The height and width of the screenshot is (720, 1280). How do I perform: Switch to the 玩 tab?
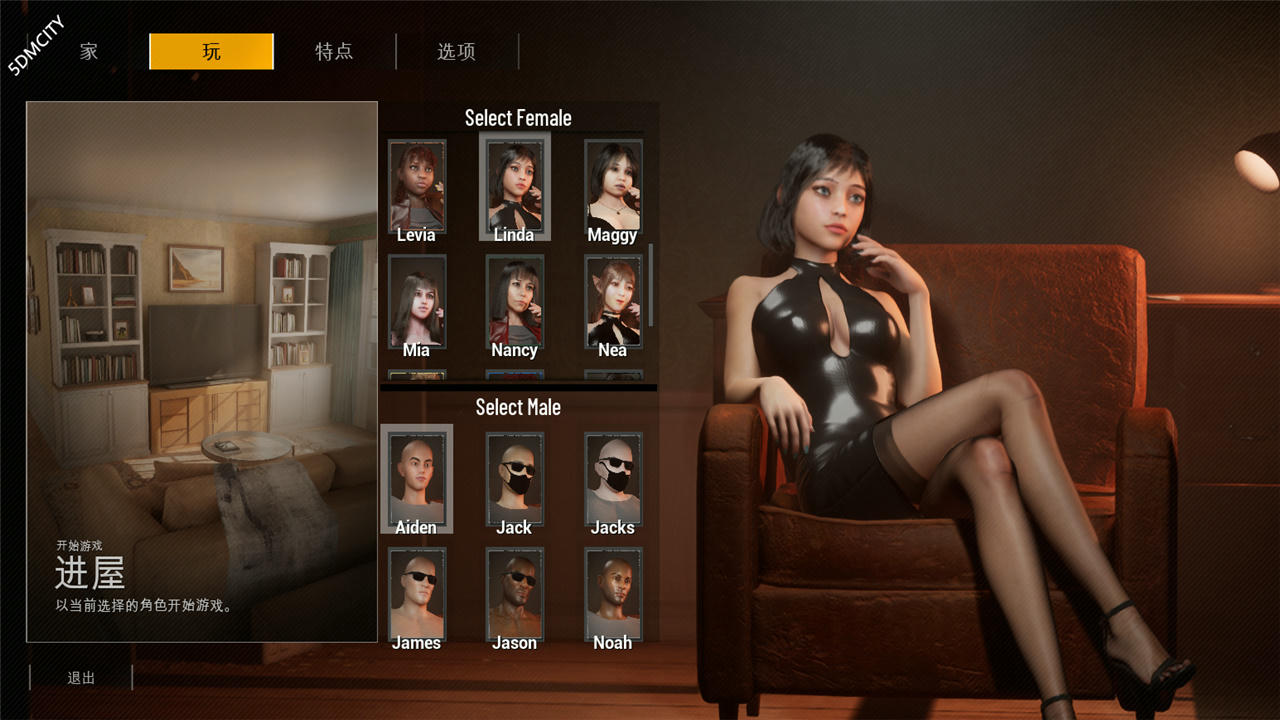tap(211, 51)
